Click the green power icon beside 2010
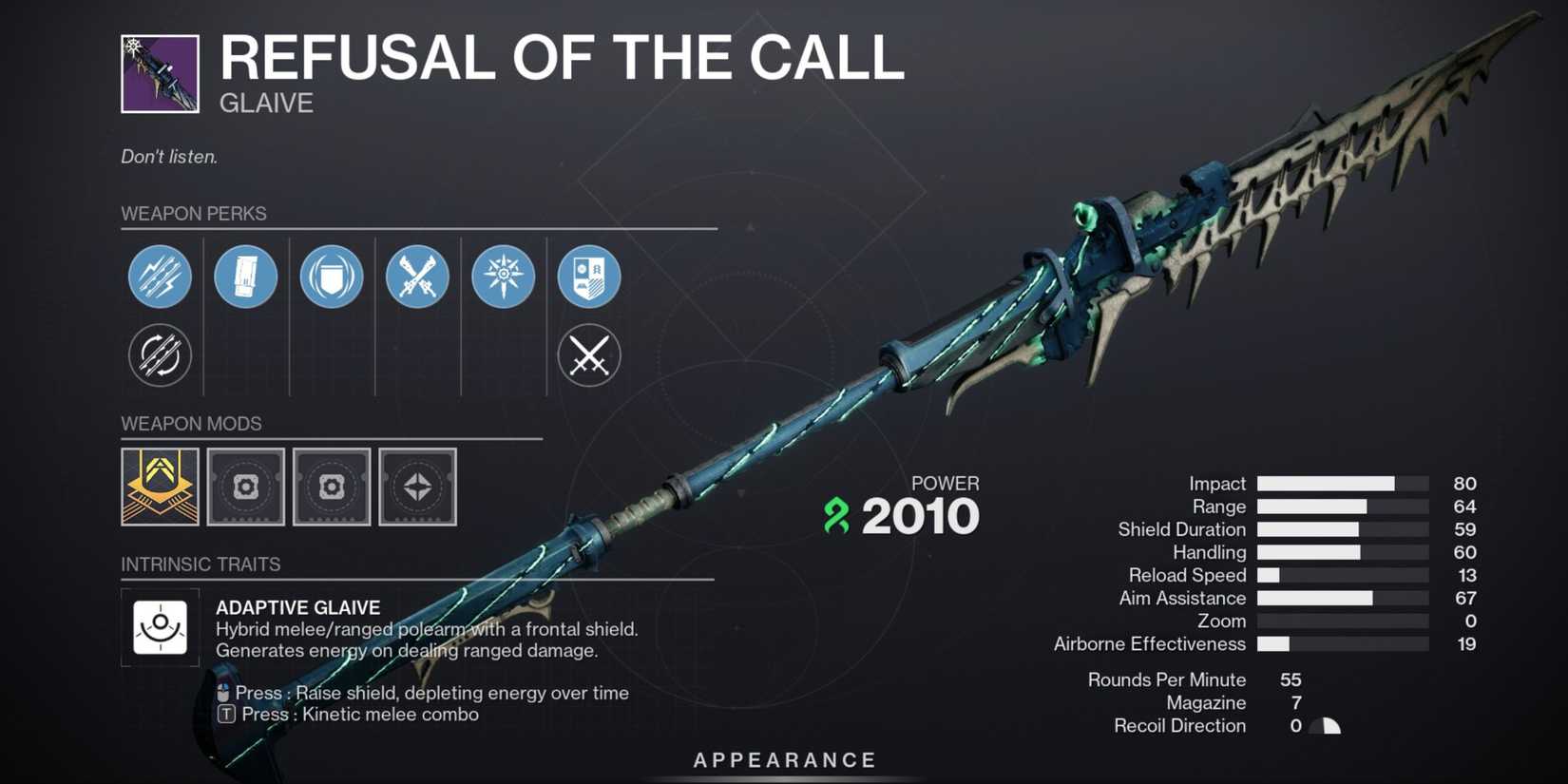The image size is (1568, 784). pos(834,516)
